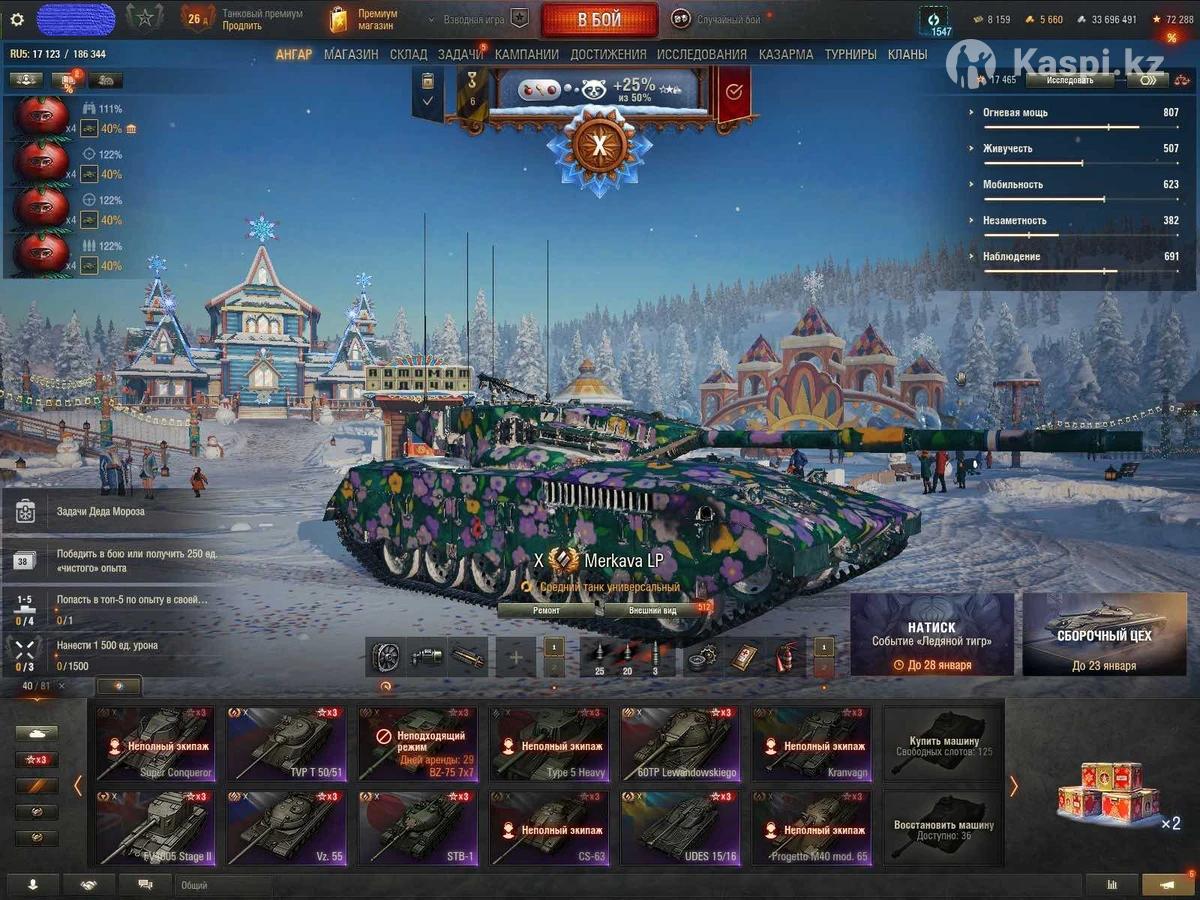Choose the STB-1 tank in carousel
Viewport: 1200px width, 900px height.
(x=417, y=829)
